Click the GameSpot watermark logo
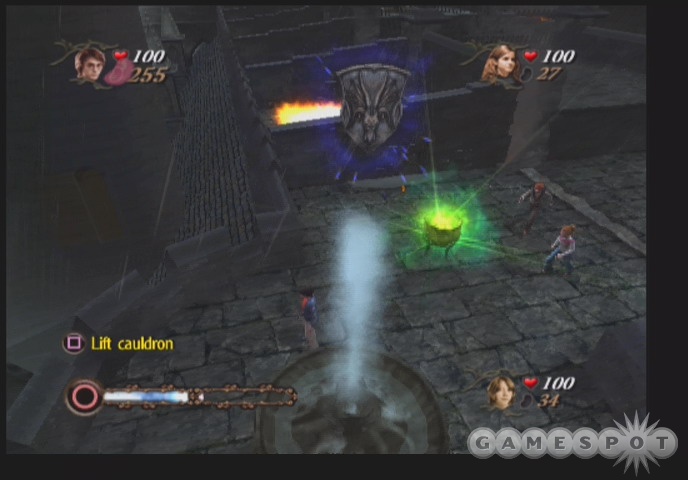 pos(570,441)
